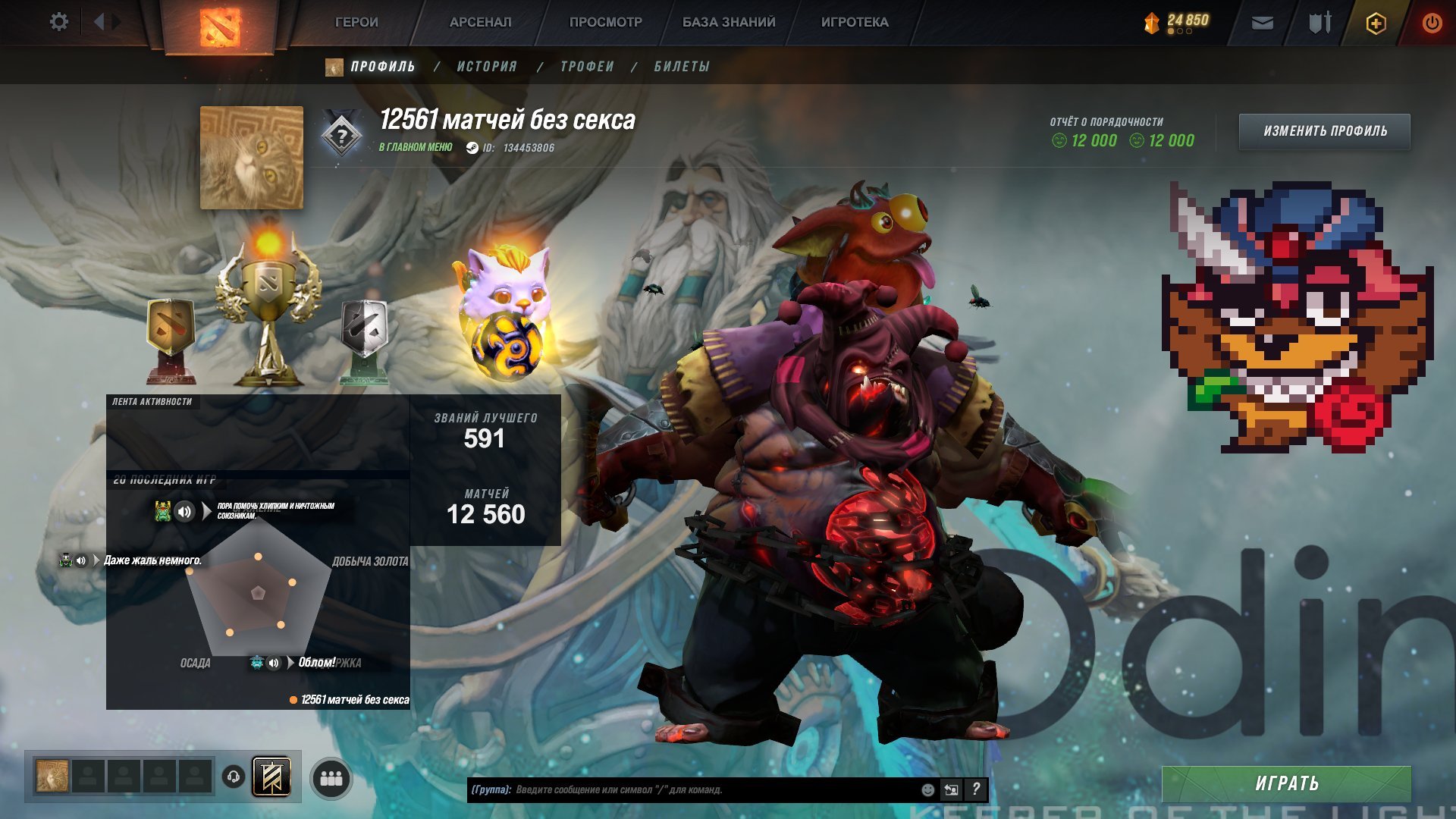Mute the speaker on 'Даже жаль немного' line
This screenshot has height=819, width=1456.
coord(83,561)
